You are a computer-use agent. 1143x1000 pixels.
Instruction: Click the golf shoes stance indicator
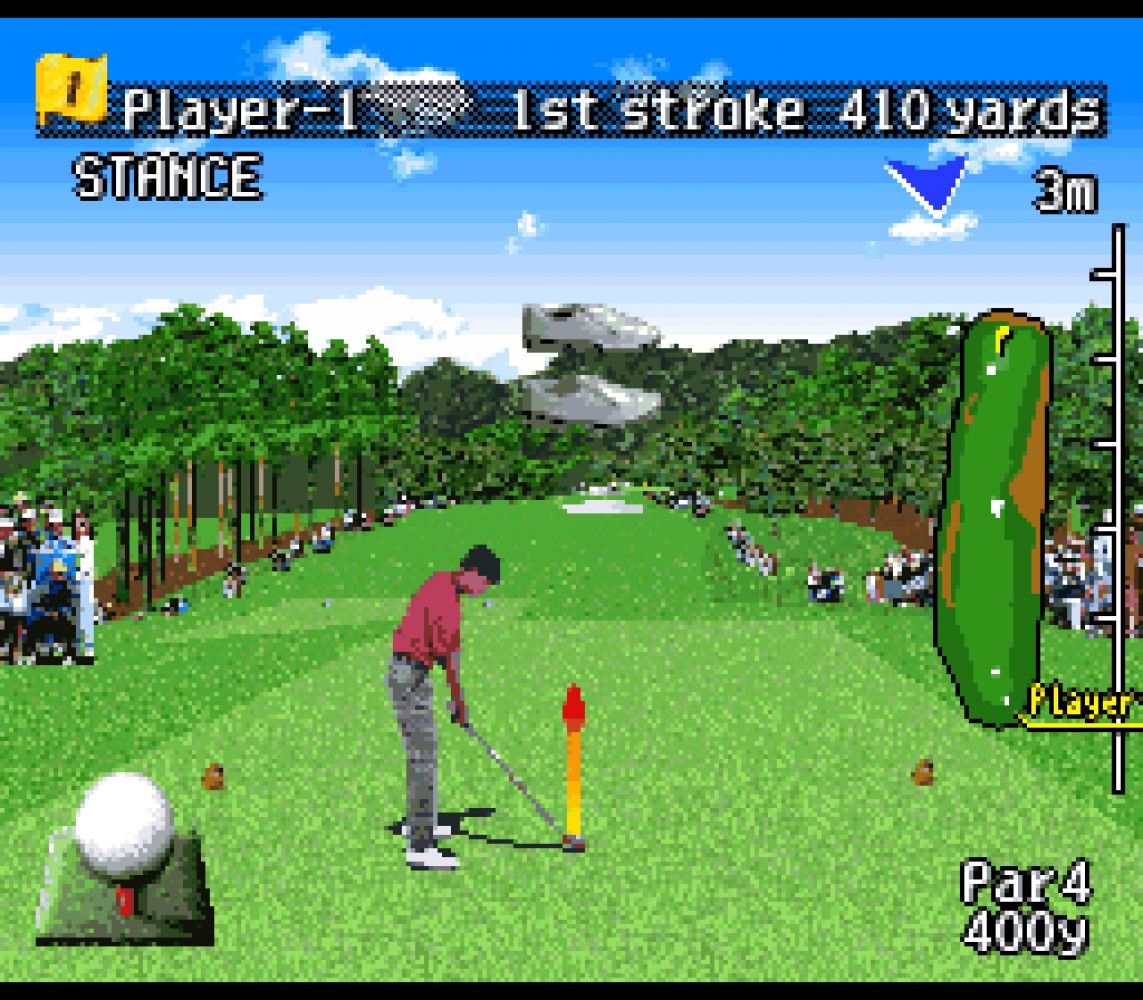[x=590, y=364]
